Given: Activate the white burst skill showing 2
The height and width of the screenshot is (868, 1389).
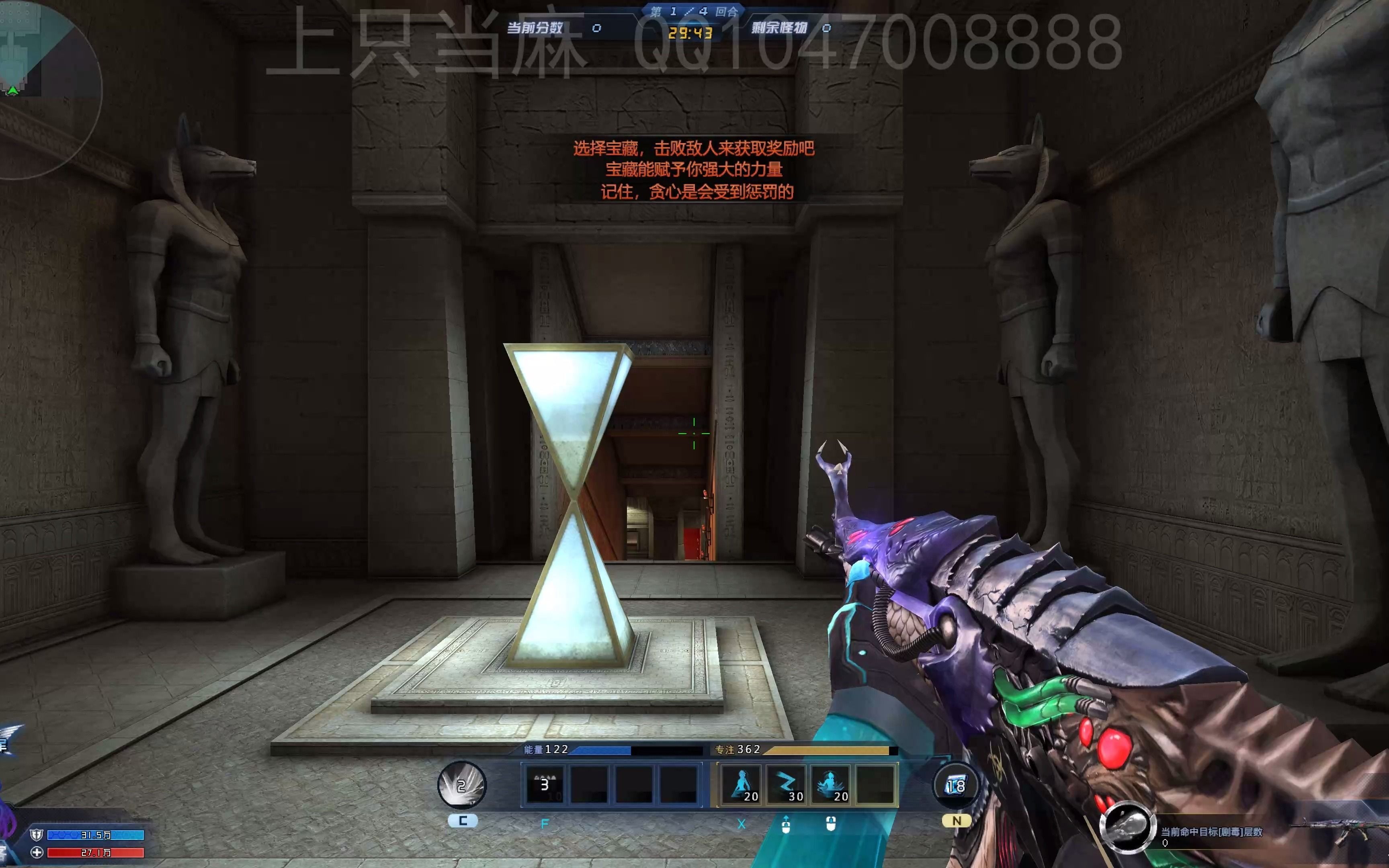Looking at the screenshot, I should click(462, 785).
